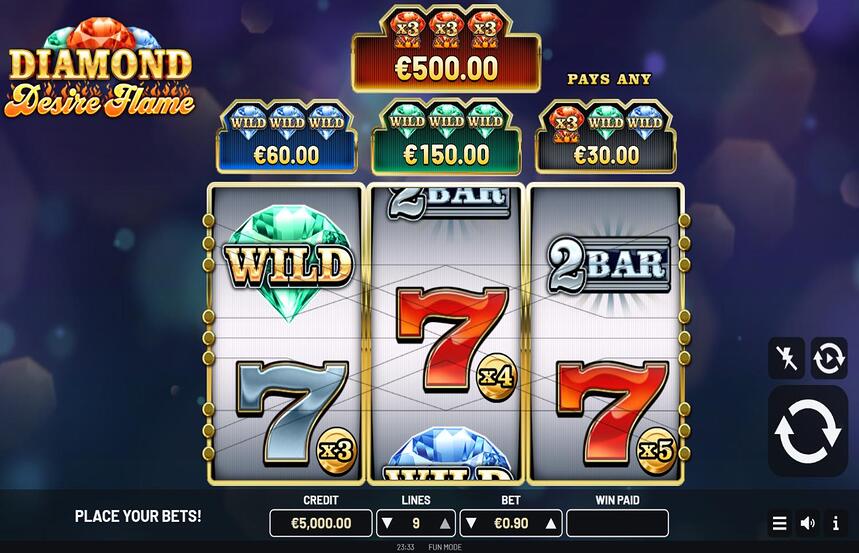Open the autoplay options
The height and width of the screenshot is (553, 859).
coord(829,357)
